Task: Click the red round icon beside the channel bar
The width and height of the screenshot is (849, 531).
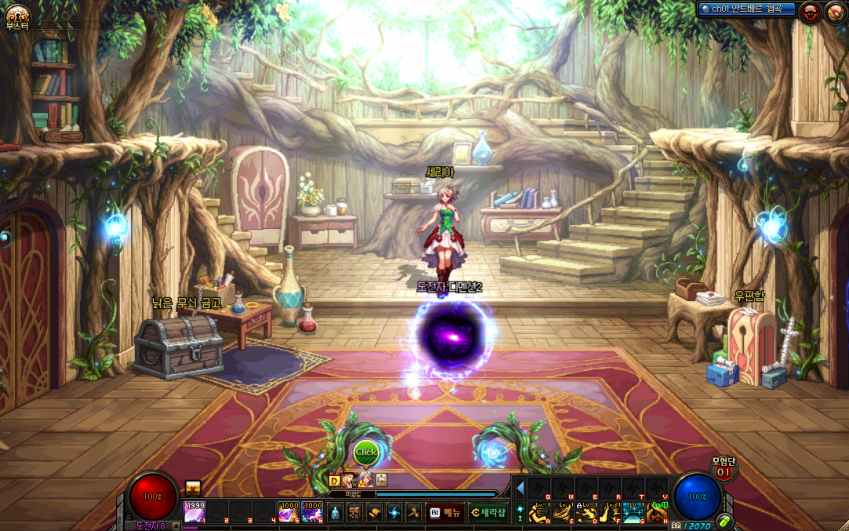Action: coord(811,11)
